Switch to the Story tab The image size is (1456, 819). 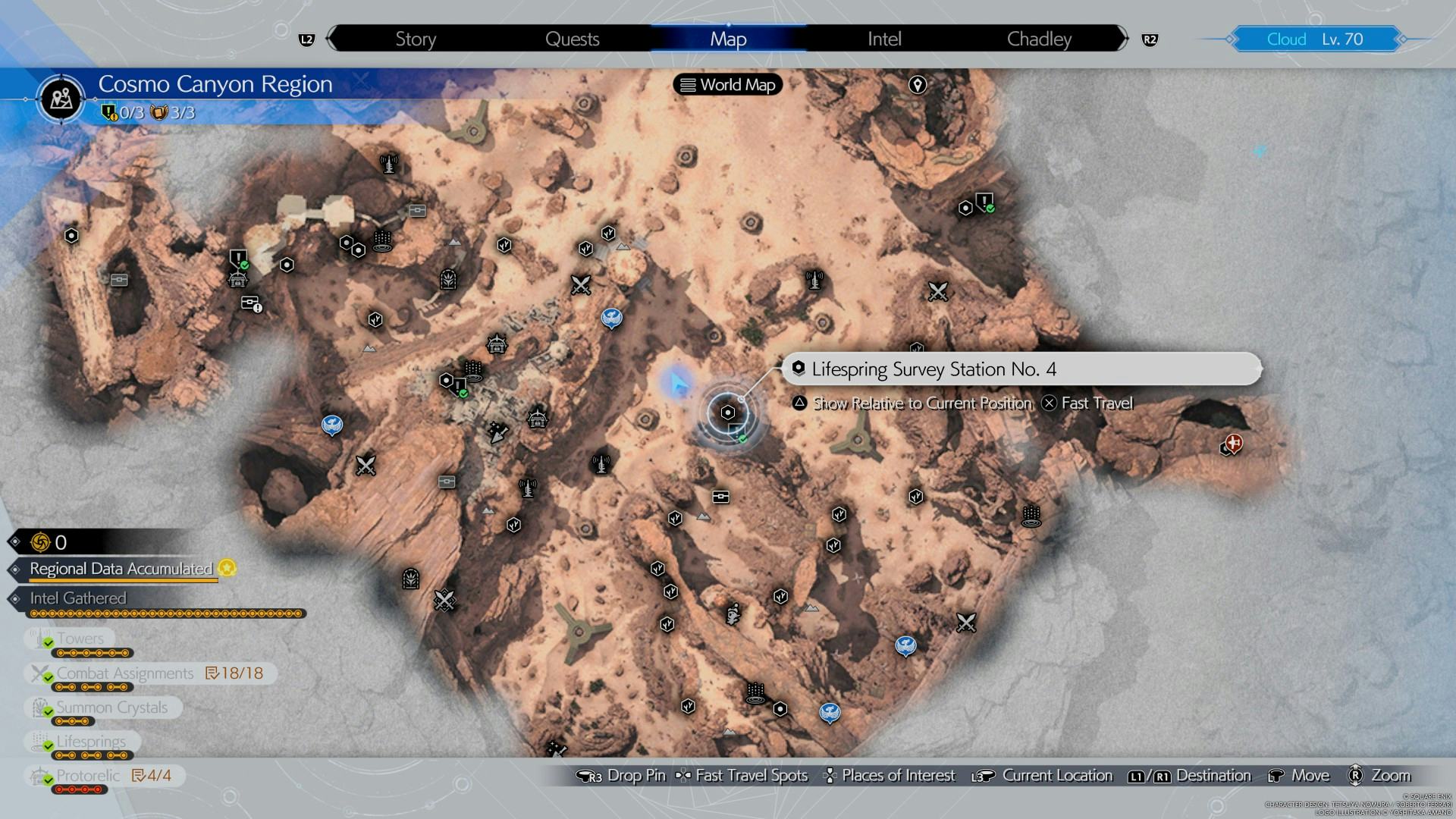coord(416,39)
